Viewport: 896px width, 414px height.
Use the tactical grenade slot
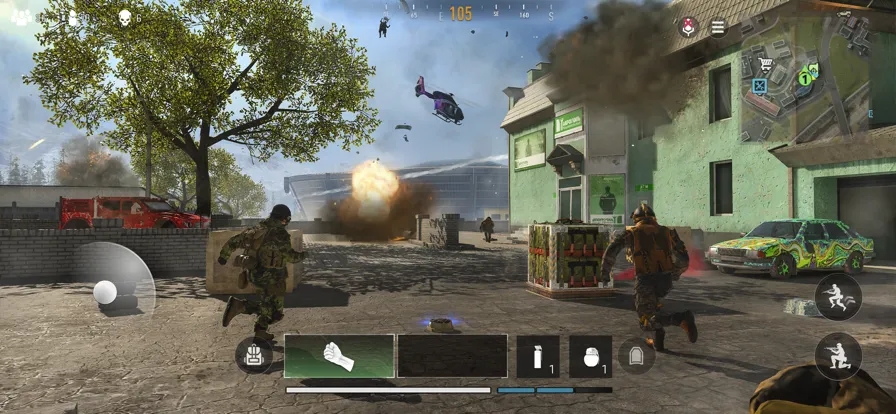click(x=538, y=356)
